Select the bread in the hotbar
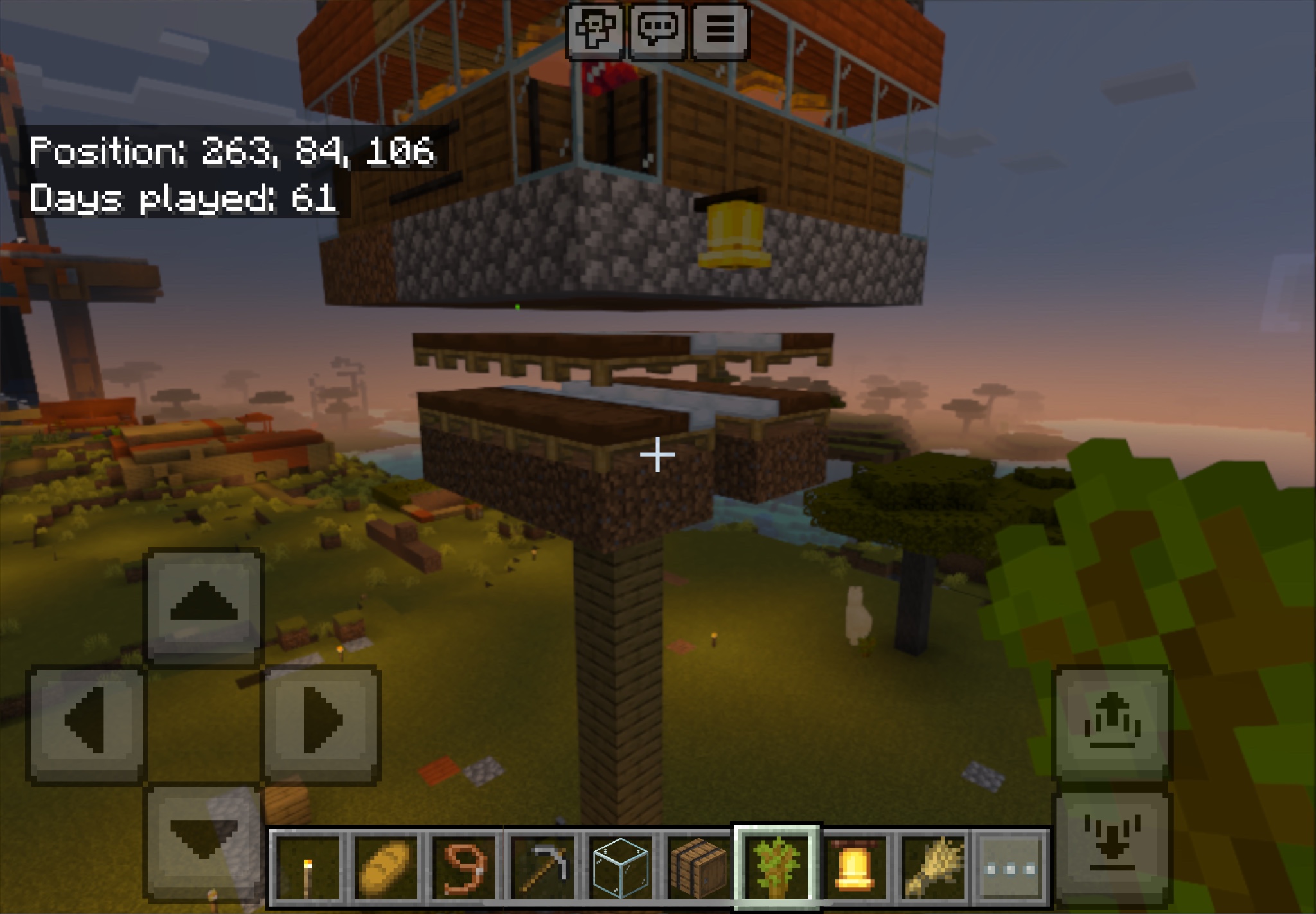The image size is (1316, 914). point(386,868)
